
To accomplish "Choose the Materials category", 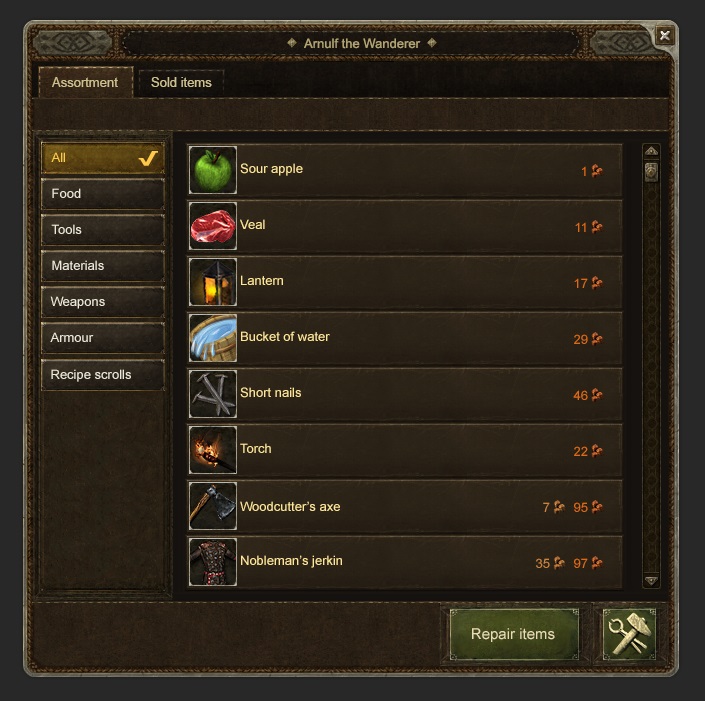I will click(x=102, y=266).
